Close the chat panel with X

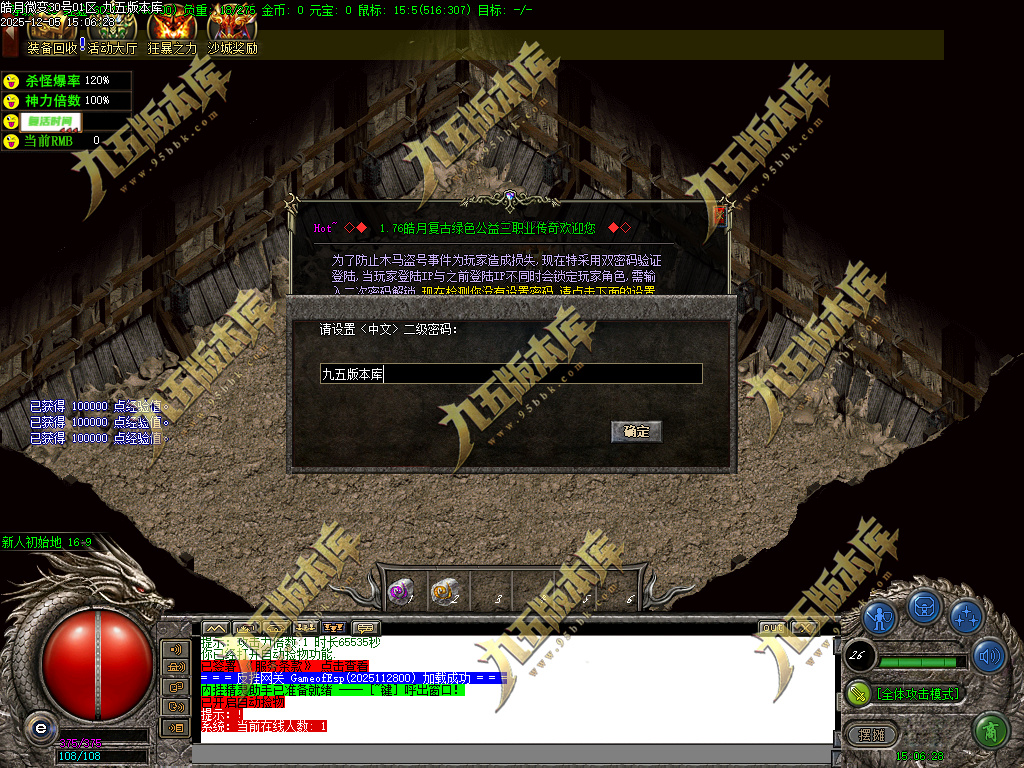[x=804, y=628]
